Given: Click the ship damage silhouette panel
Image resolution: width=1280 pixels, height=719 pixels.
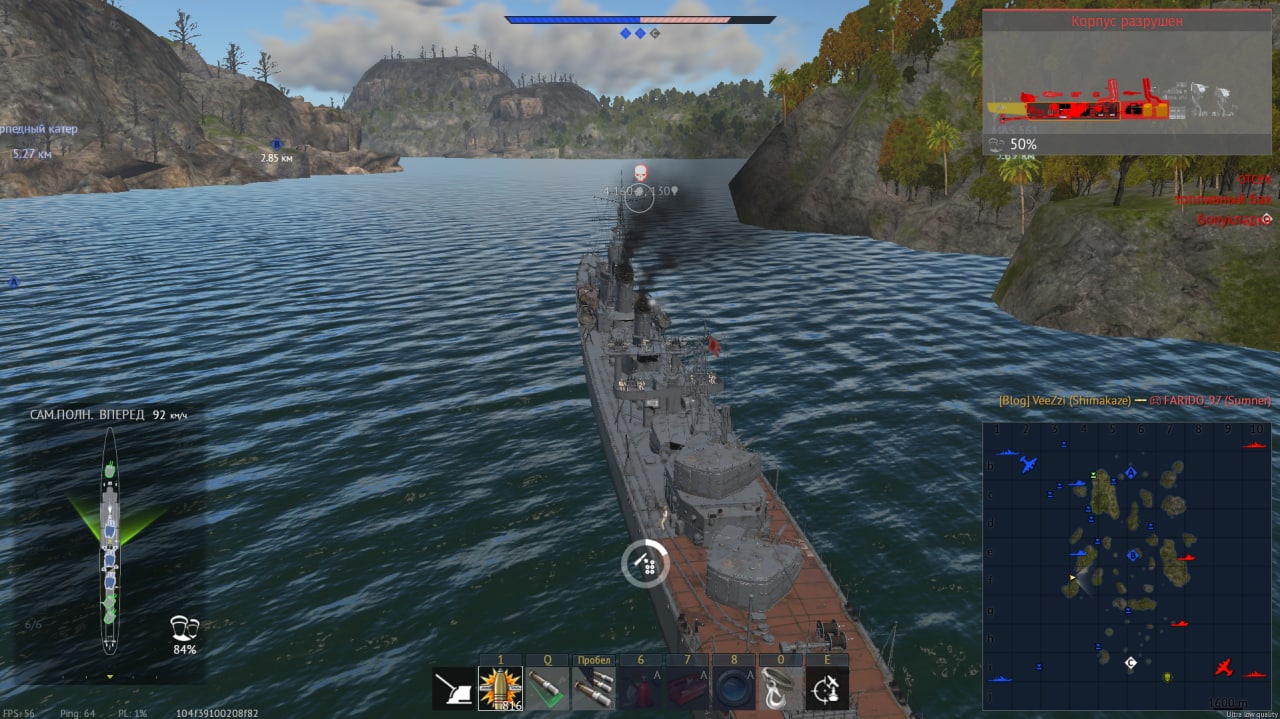Looking at the screenshot, I should pyautogui.click(x=110, y=540).
